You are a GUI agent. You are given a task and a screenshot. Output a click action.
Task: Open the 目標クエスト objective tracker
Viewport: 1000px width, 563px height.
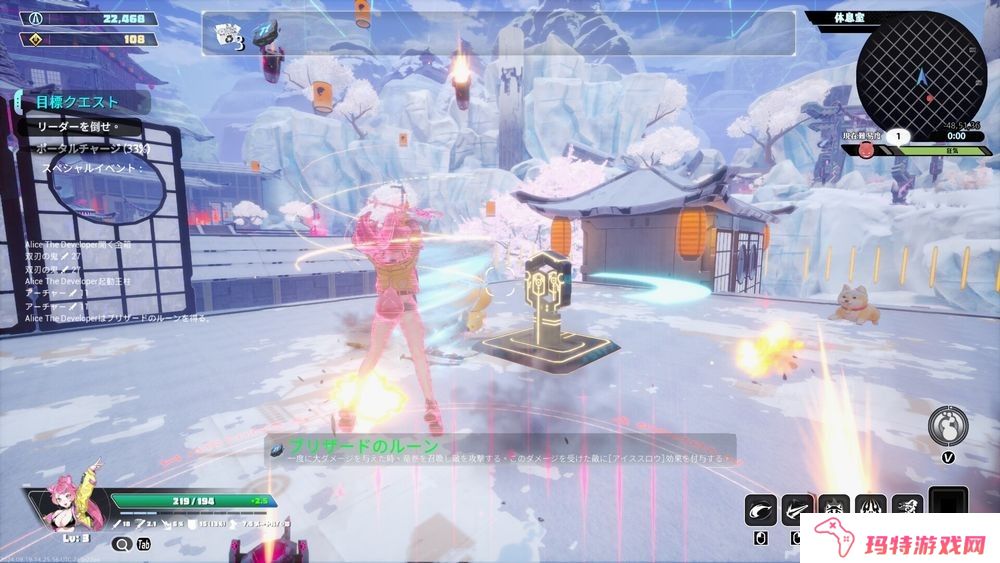pos(78,102)
